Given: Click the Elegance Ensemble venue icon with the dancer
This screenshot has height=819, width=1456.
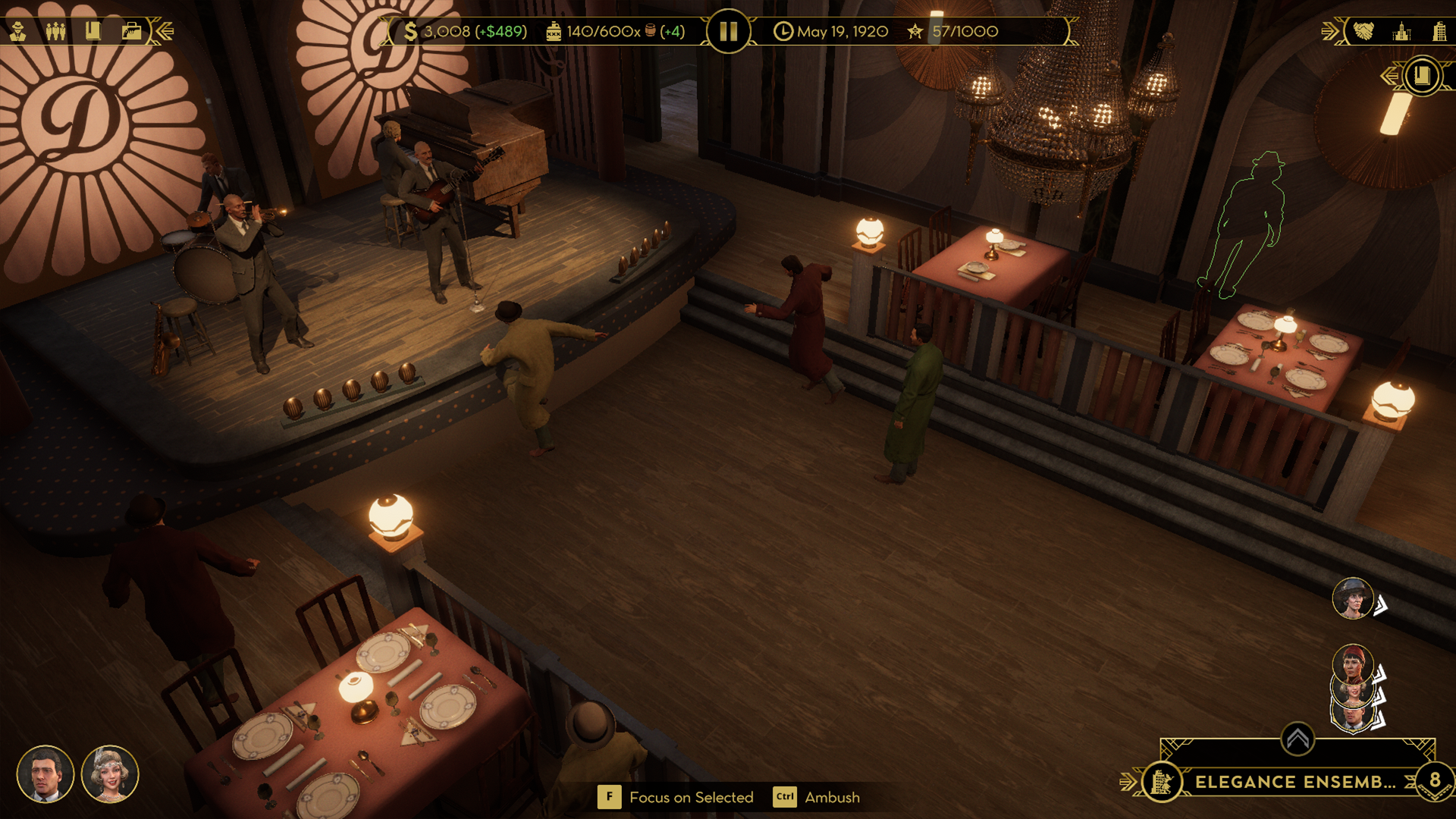Looking at the screenshot, I should (x=1163, y=781).
